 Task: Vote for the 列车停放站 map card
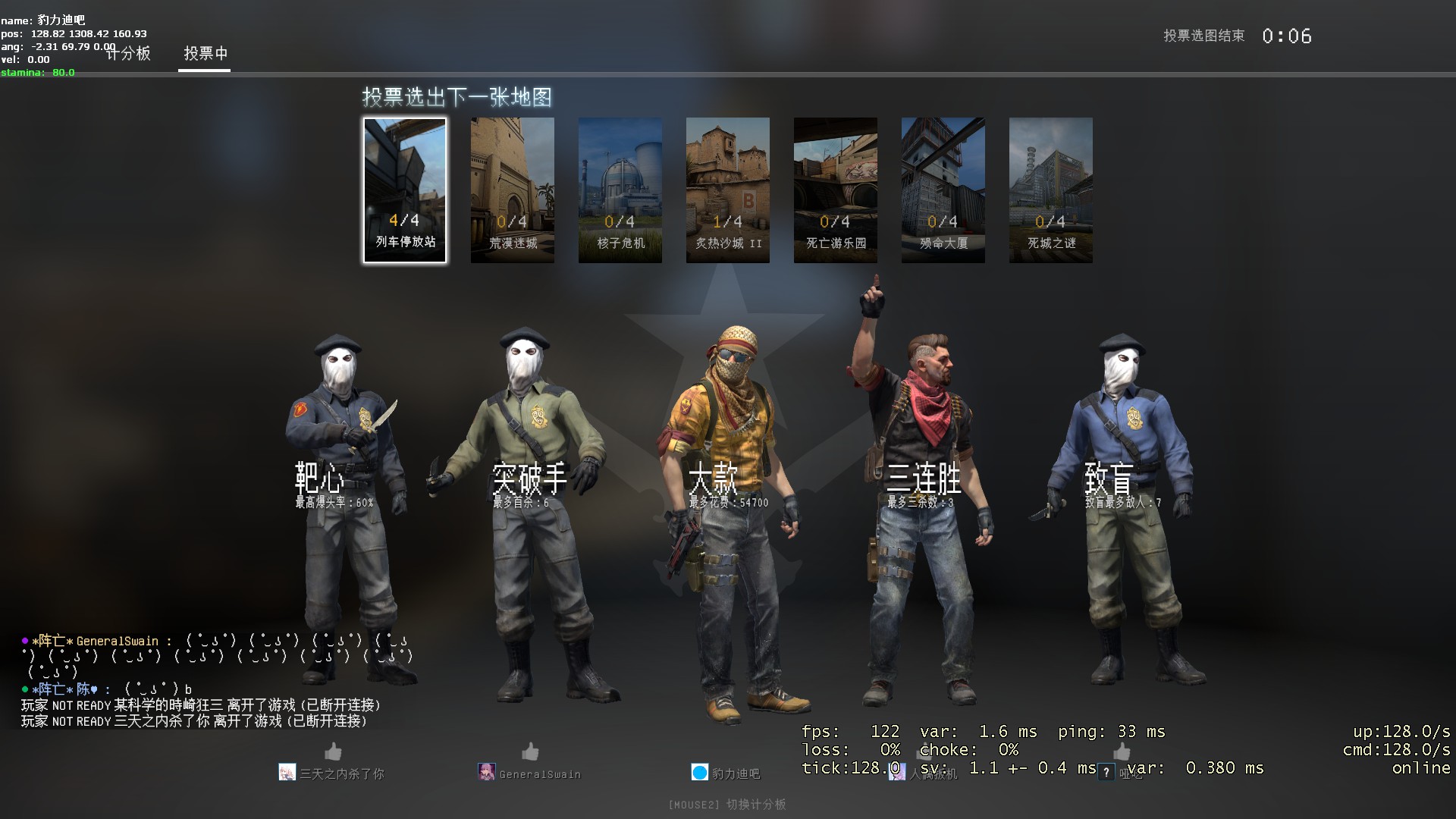pos(405,190)
